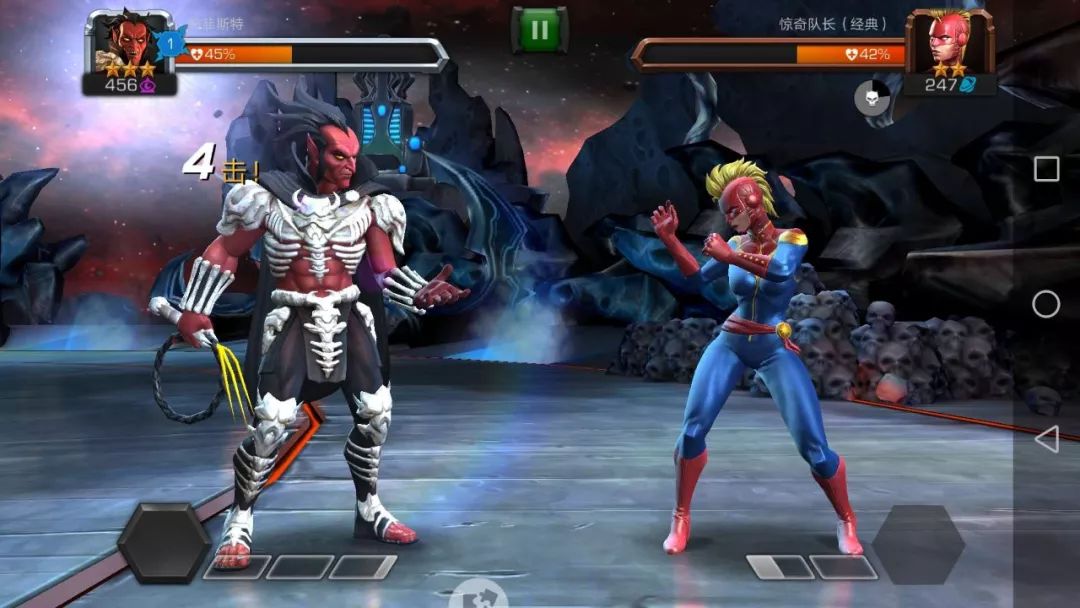1080x608 pixels.
Task: Tap the skull debuff icon
Action: point(872,98)
